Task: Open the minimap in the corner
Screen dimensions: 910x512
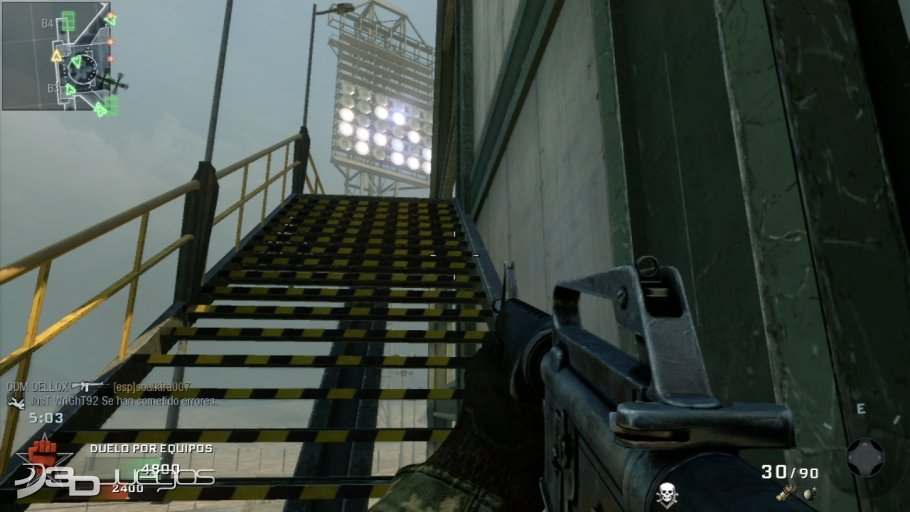Action: pos(55,56)
